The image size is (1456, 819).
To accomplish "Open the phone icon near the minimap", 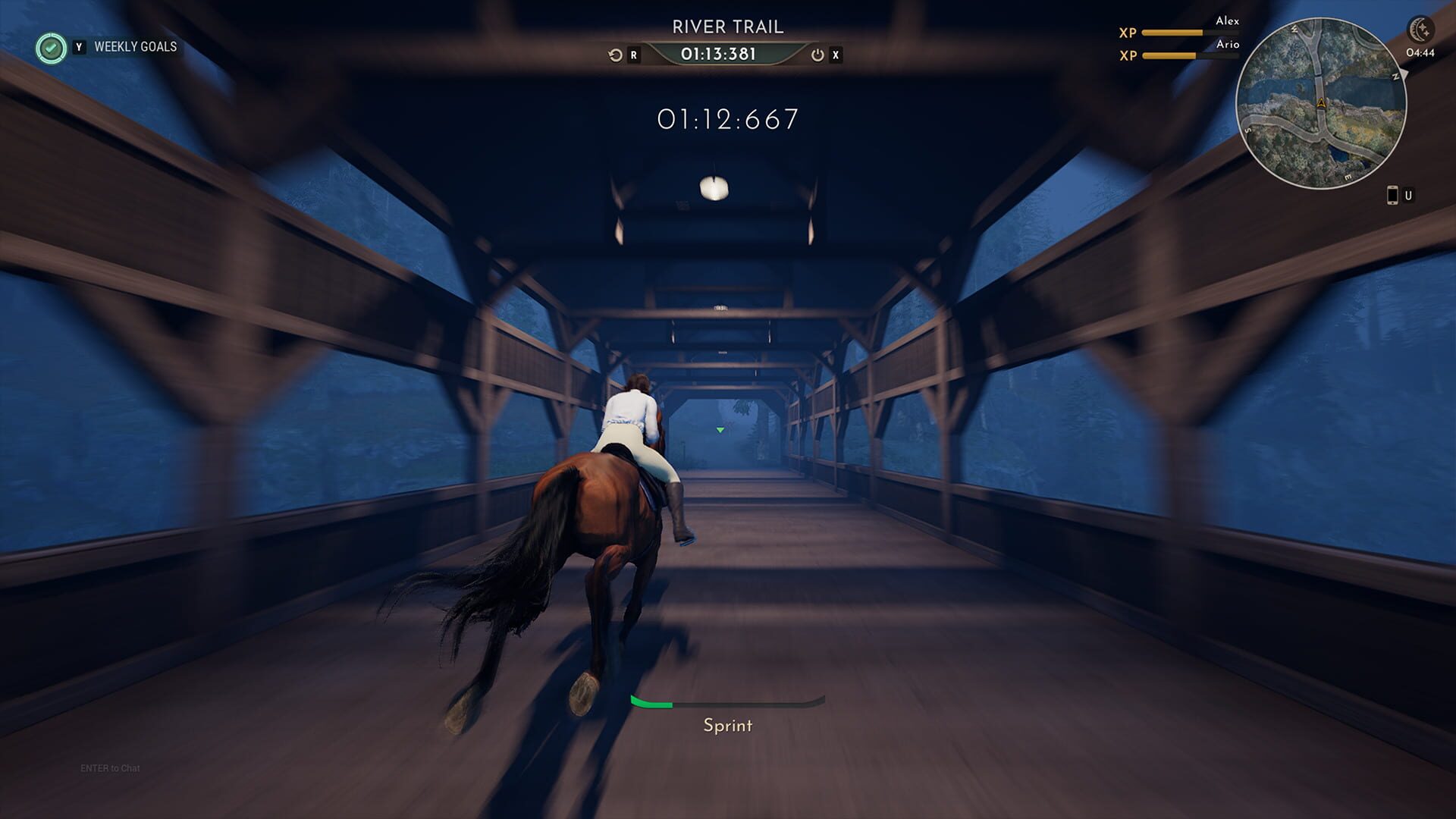I will pyautogui.click(x=1393, y=194).
